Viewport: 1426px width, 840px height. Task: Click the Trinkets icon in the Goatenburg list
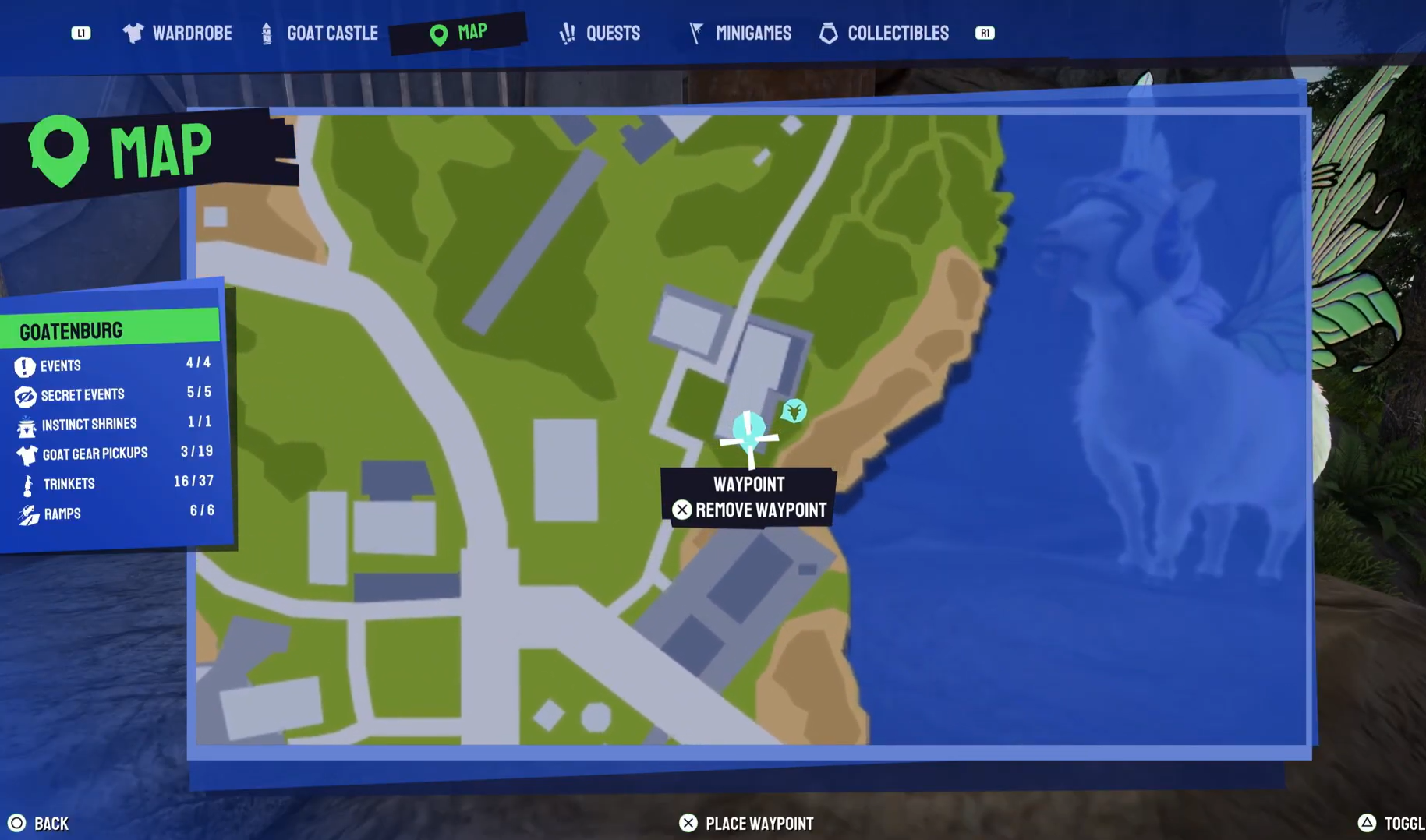pyautogui.click(x=26, y=484)
